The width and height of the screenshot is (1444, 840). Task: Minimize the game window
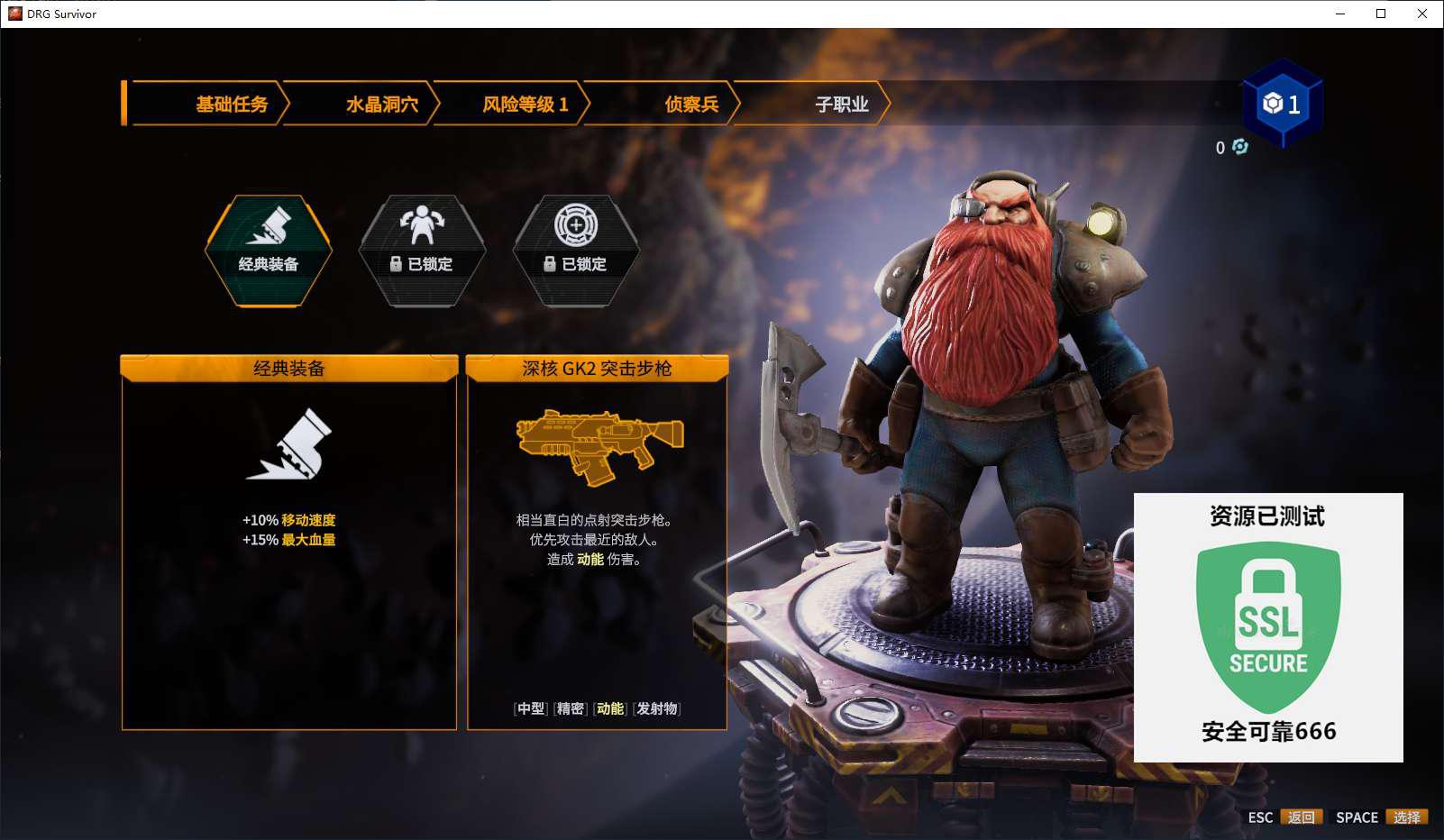1340,14
